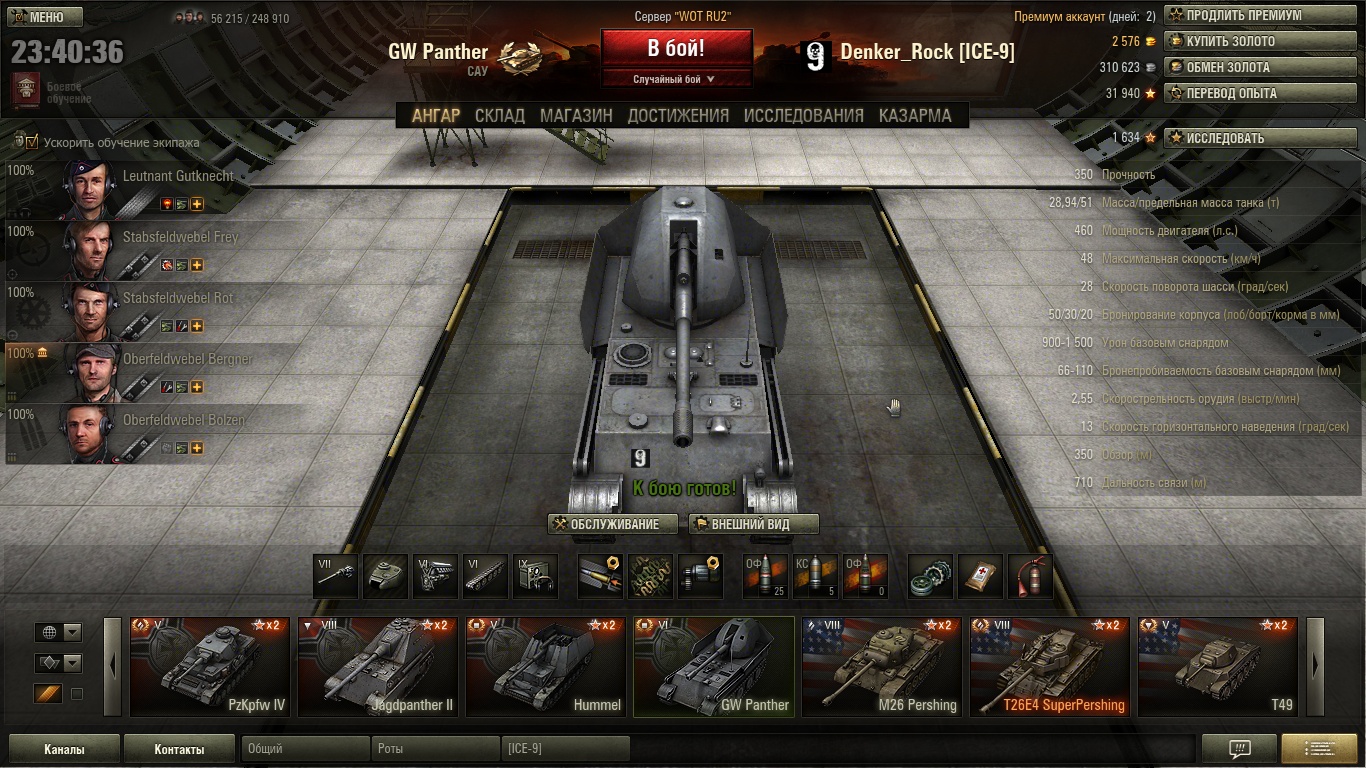
Task: Open the ОБСЛУЖИВАНИЕ service button
Action: (x=613, y=524)
